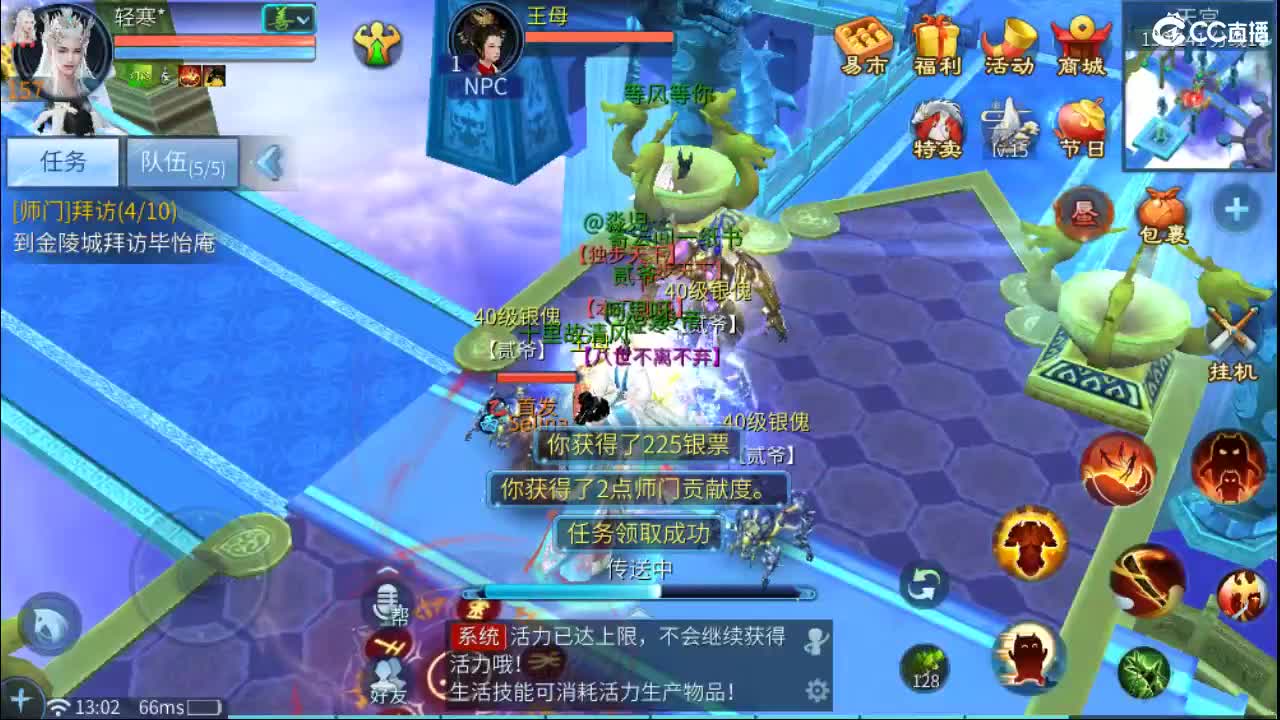Expand the minimap menu via plus button

click(1235, 210)
